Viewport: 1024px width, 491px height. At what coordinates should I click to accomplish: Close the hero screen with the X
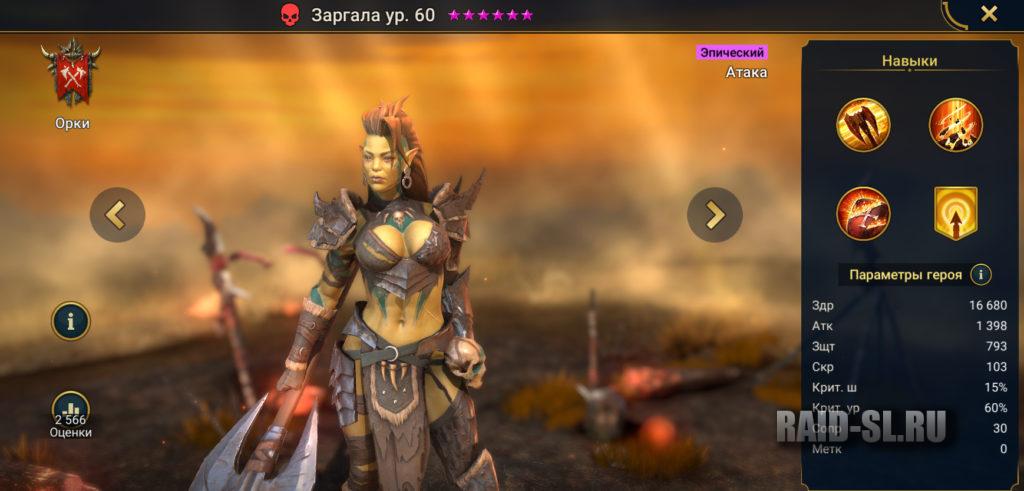pos(988,14)
